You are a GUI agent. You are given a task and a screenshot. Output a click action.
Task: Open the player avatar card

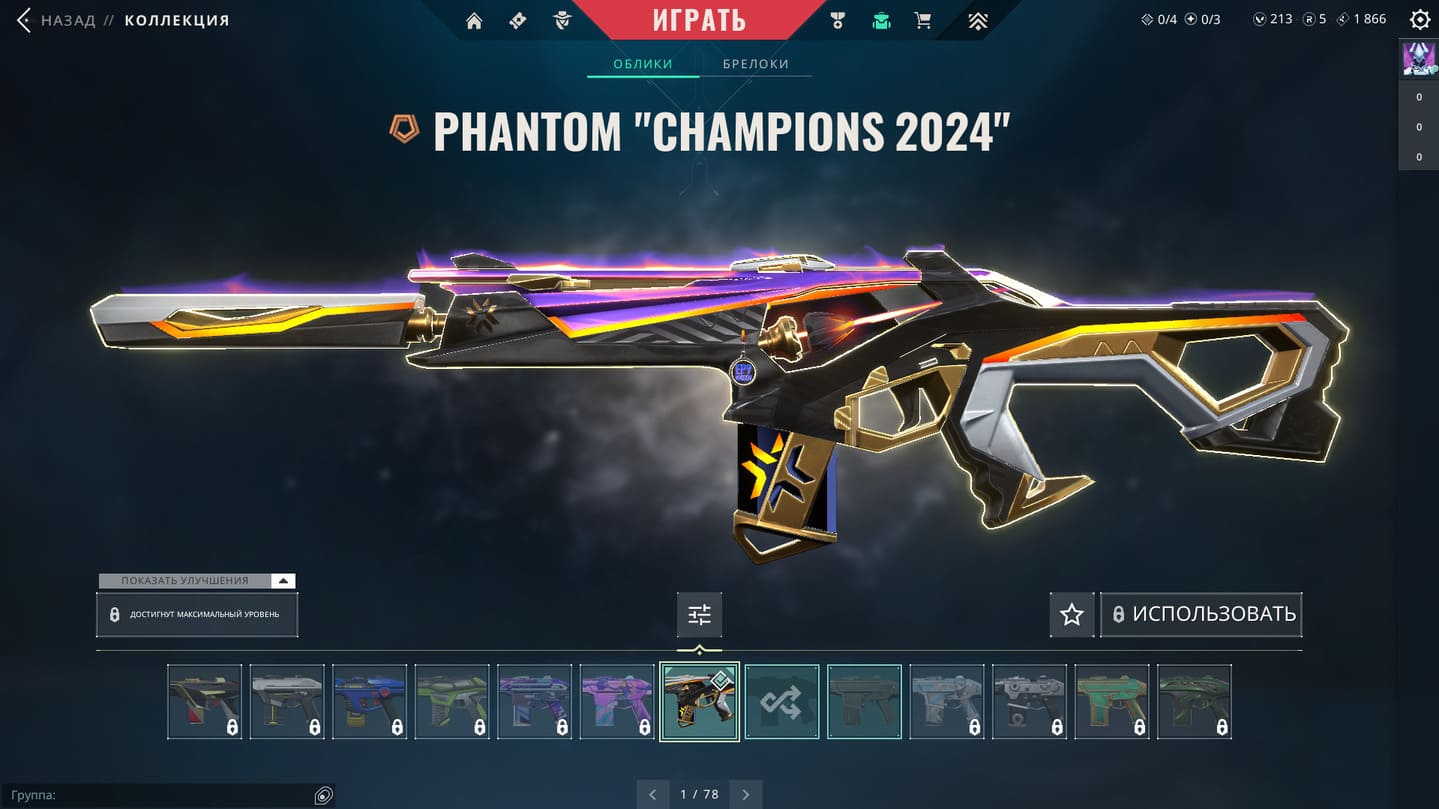pyautogui.click(x=1418, y=59)
